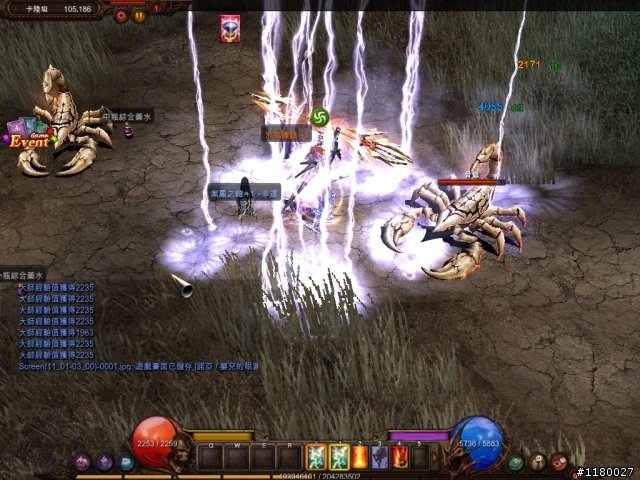The height and width of the screenshot is (480, 640).
Task: Select the blue-purple figure skill slot
Action: tap(381, 457)
